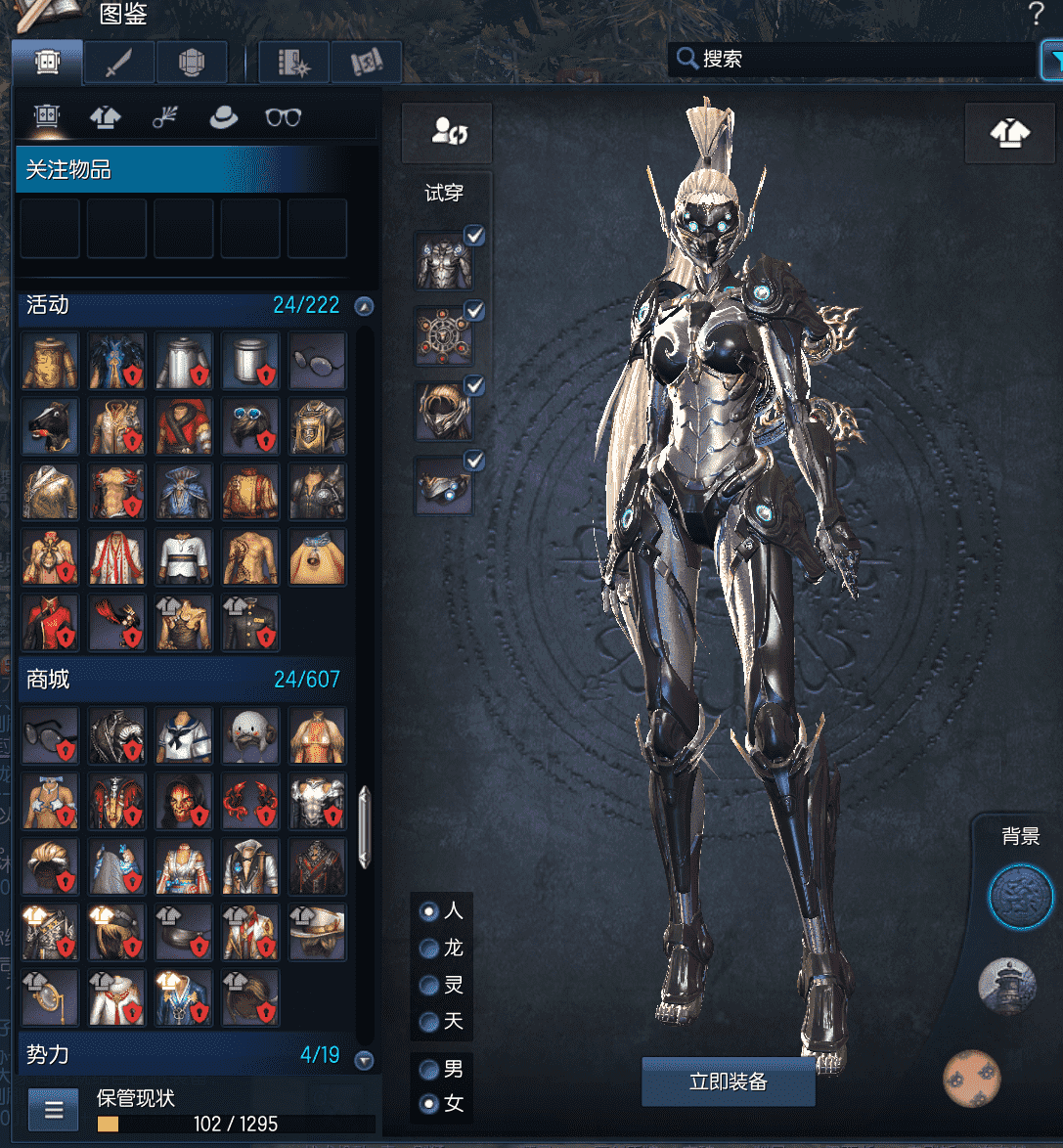Pick the sailor uniform outfit item
The height and width of the screenshot is (1148, 1063).
pyautogui.click(x=184, y=735)
